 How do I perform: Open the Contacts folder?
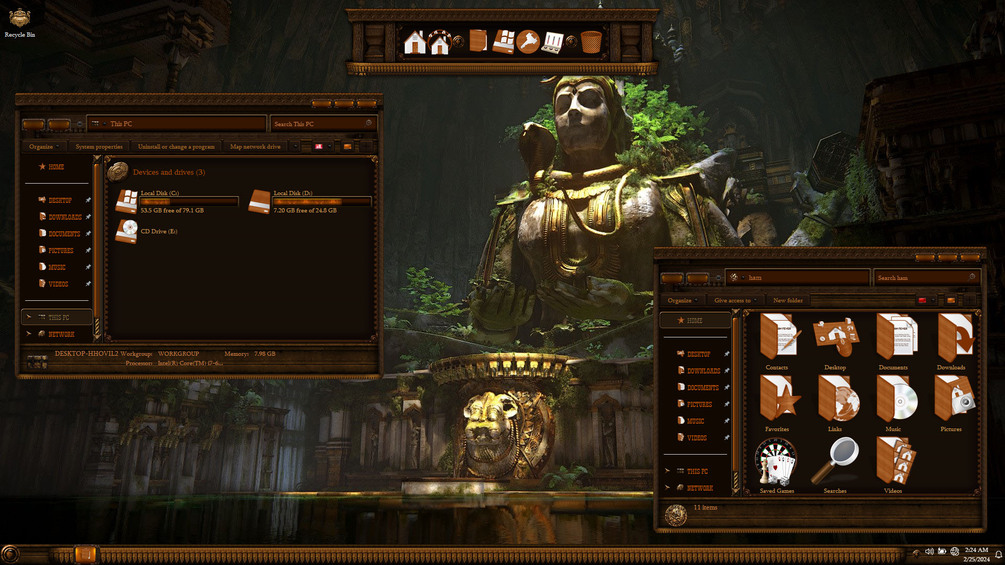(777, 339)
